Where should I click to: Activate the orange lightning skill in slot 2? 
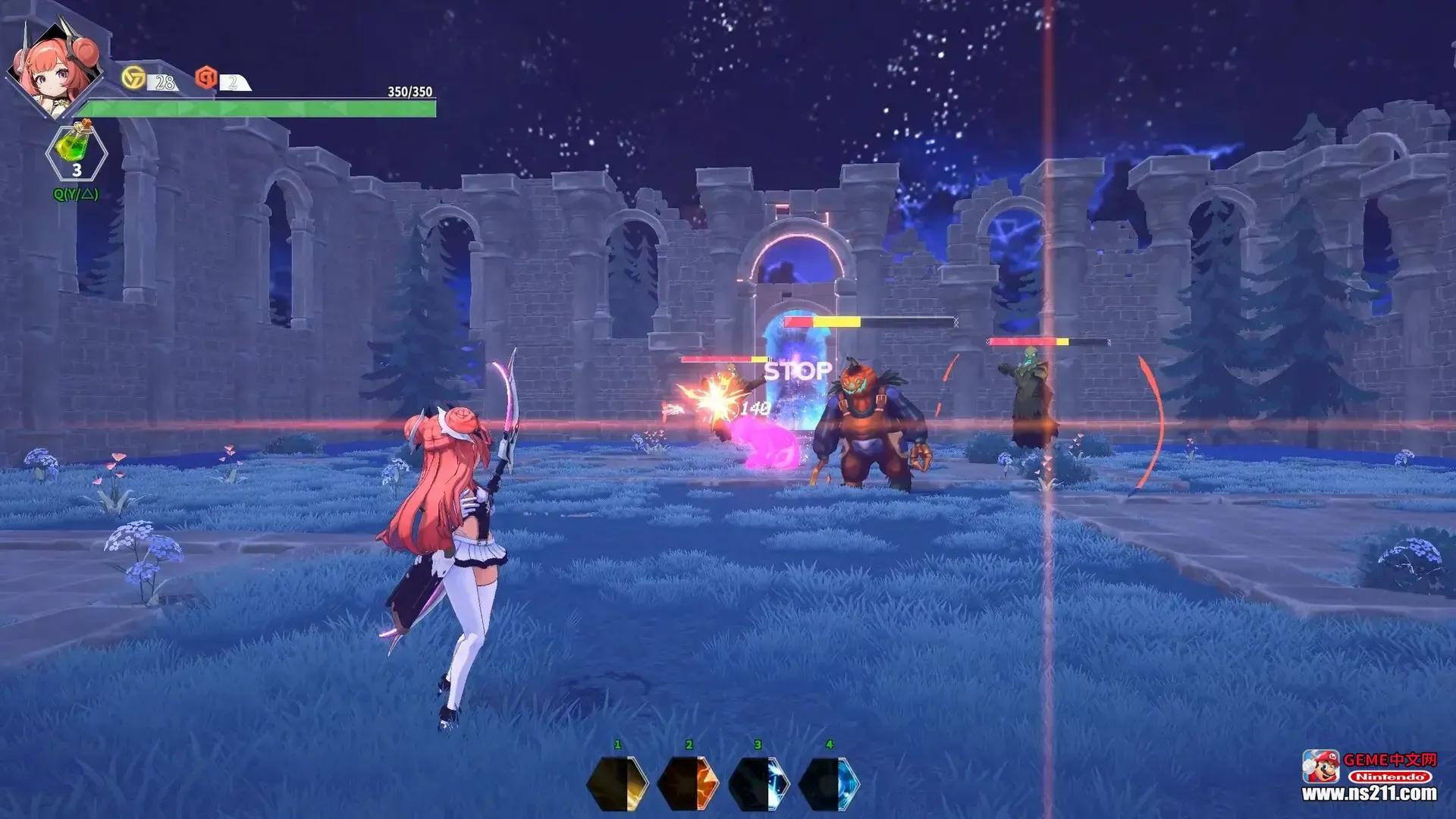click(x=688, y=783)
